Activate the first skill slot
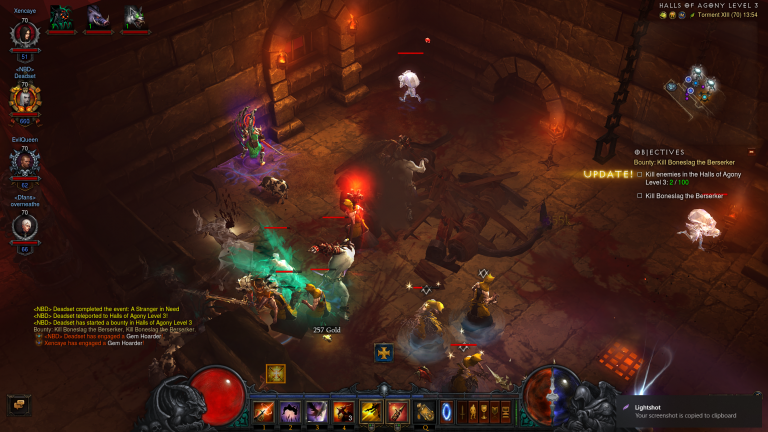This screenshot has width=768, height=432. [x=264, y=411]
